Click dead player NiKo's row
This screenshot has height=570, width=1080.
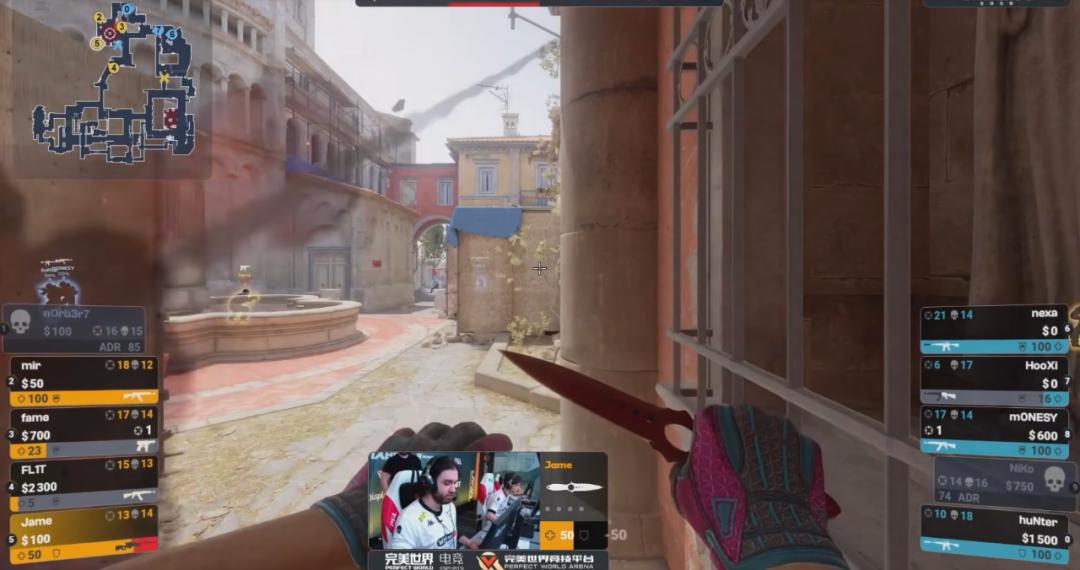click(x=1000, y=481)
